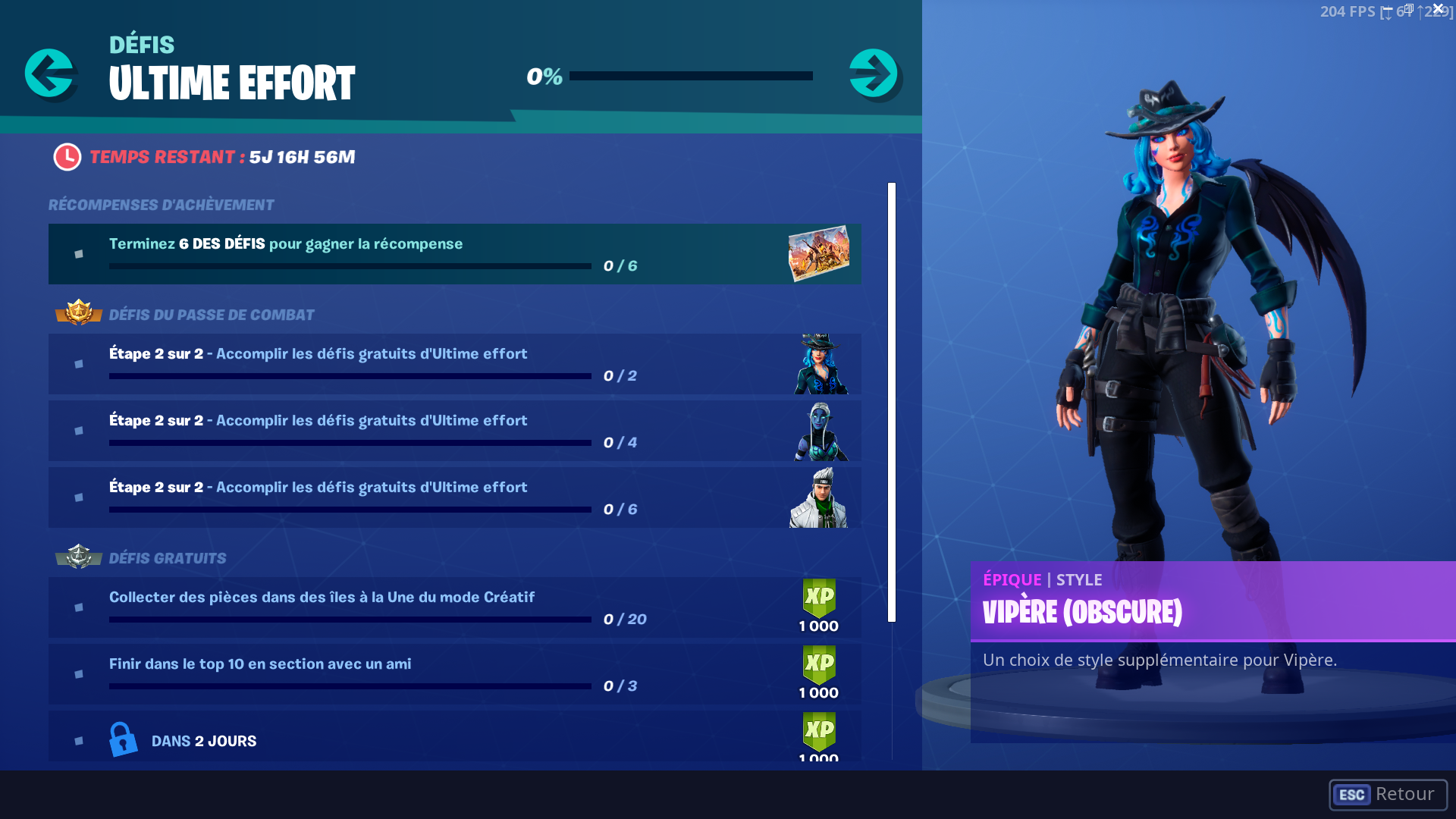1456x819 pixels.
Task: Toggle the marker beside 'Collecter des pièces' challenge
Action: [x=78, y=607]
